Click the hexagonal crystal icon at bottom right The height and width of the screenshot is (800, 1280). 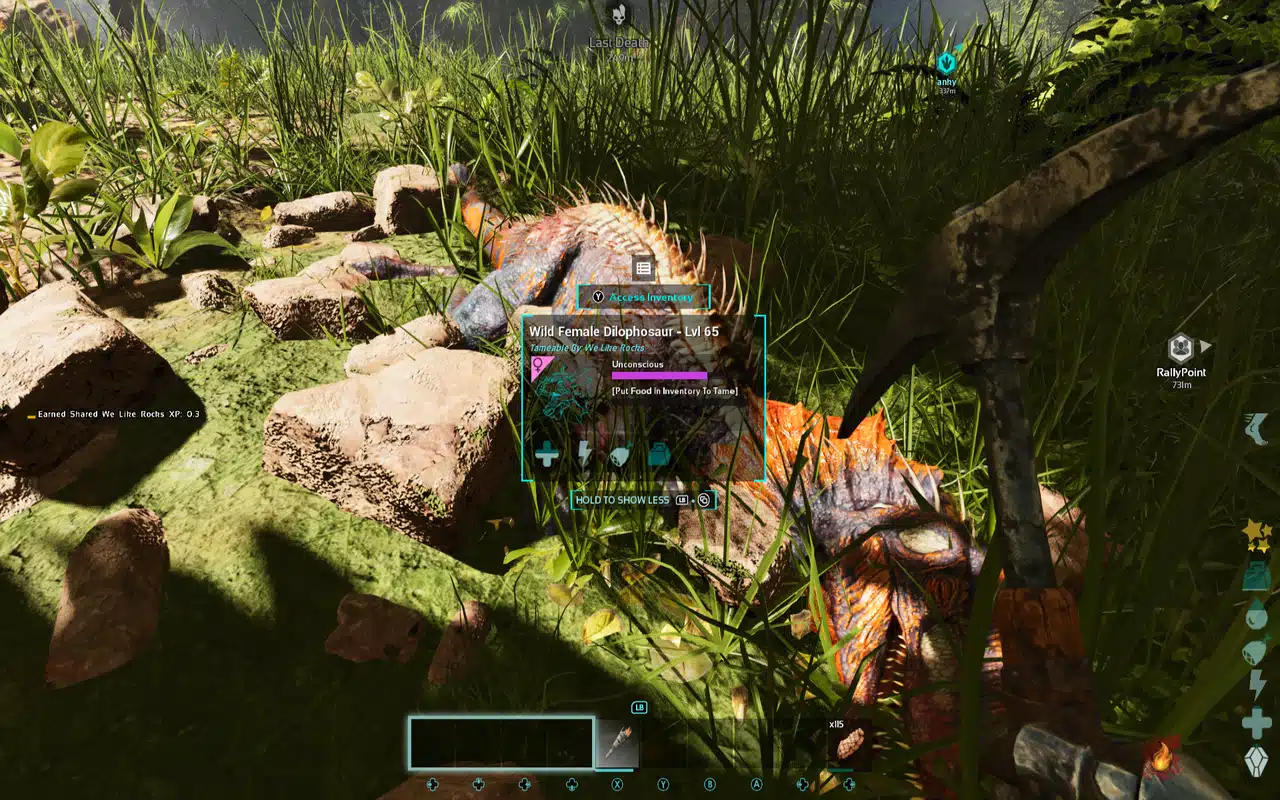pyautogui.click(x=1258, y=757)
